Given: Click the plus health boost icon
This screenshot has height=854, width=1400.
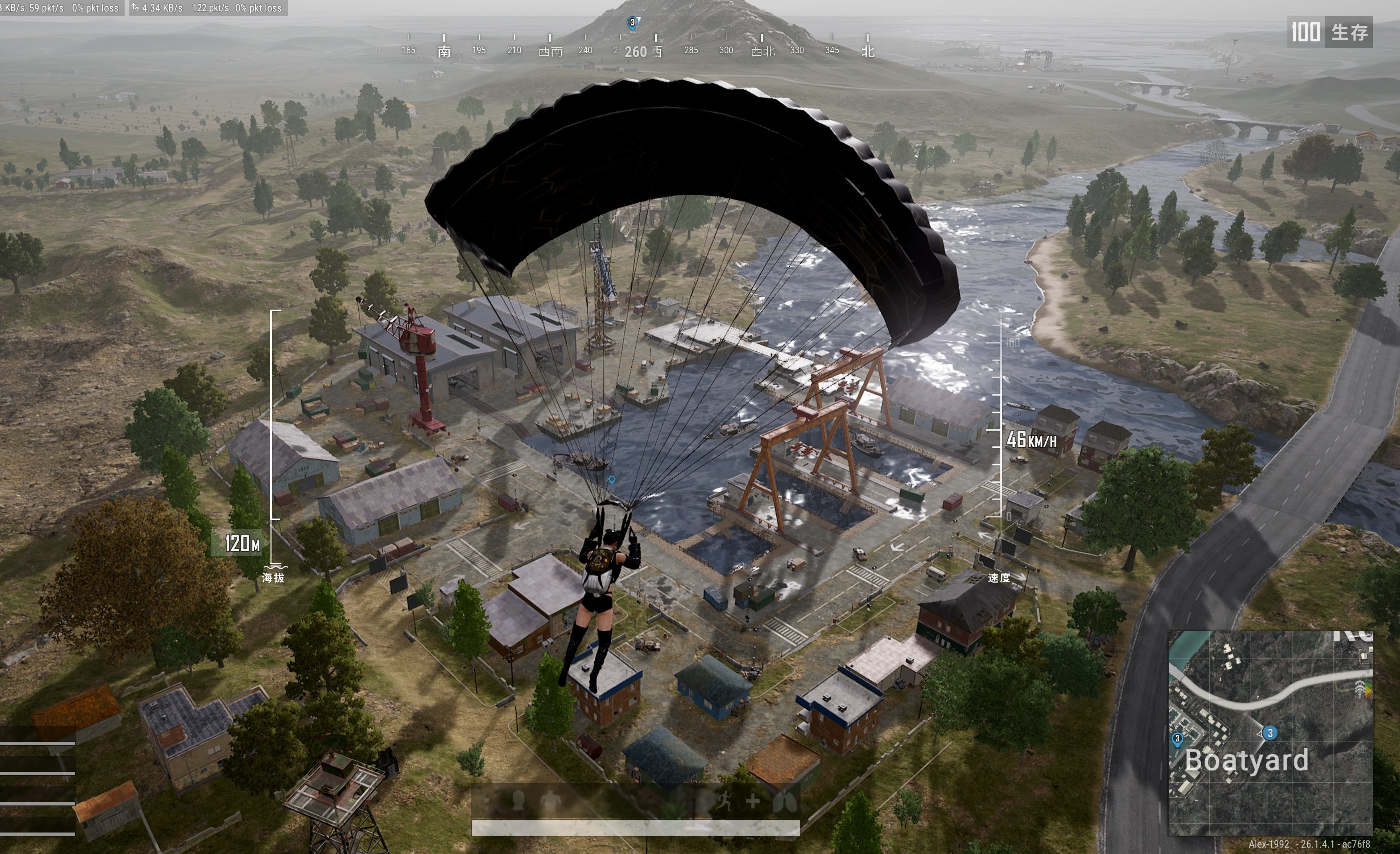Looking at the screenshot, I should 754,801.
